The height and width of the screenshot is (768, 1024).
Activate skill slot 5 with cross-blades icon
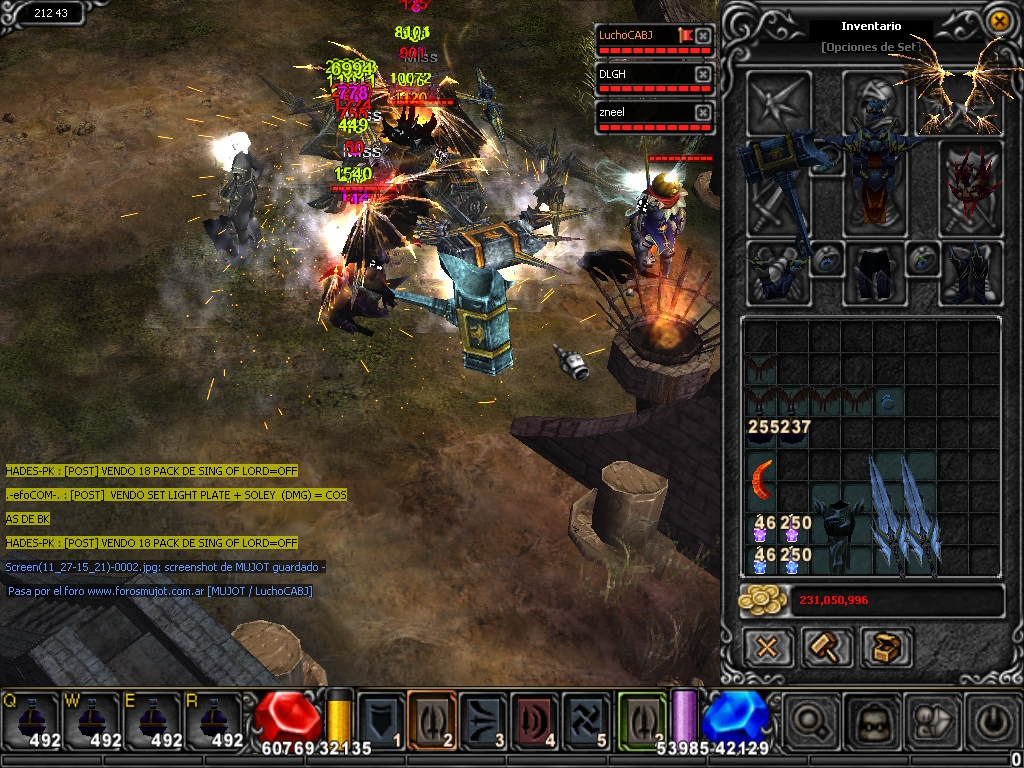586,720
